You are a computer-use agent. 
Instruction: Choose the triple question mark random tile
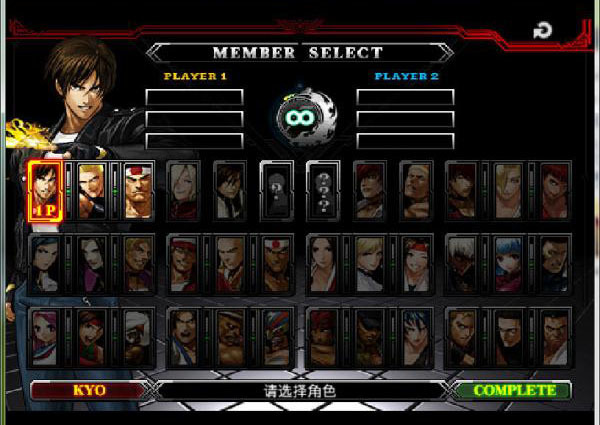(x=323, y=190)
